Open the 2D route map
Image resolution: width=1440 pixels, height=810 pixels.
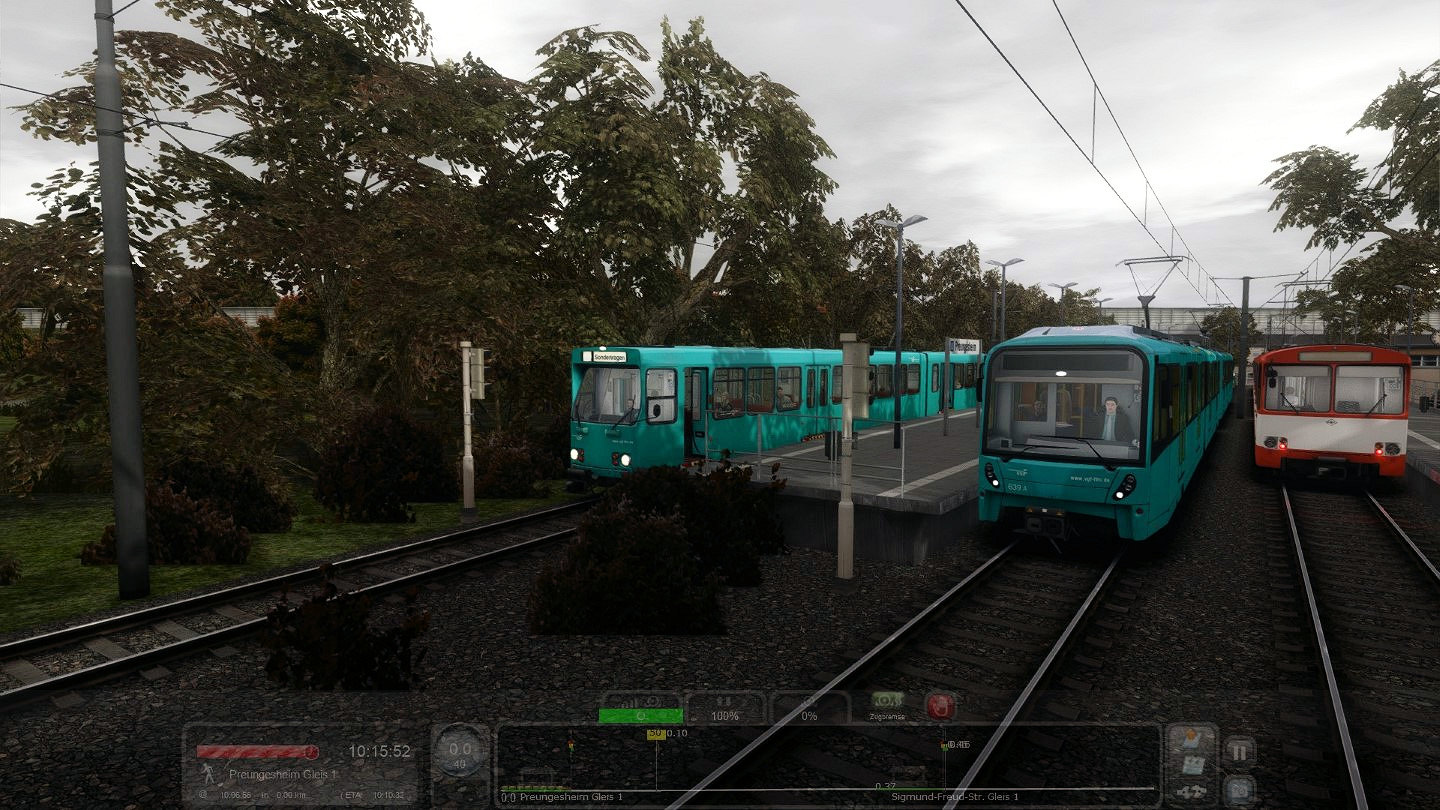tap(1192, 766)
